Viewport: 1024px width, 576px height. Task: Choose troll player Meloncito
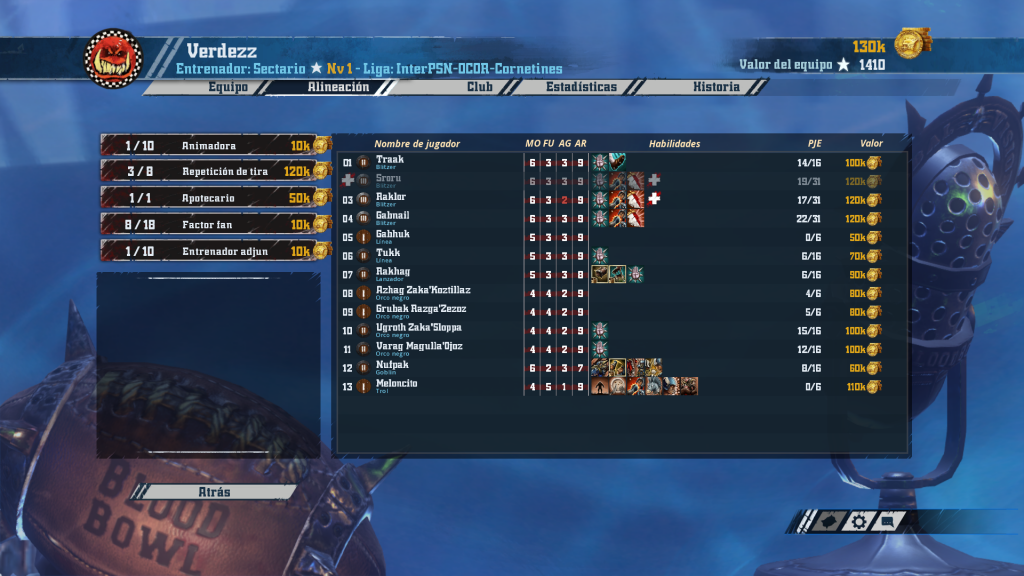(397, 385)
